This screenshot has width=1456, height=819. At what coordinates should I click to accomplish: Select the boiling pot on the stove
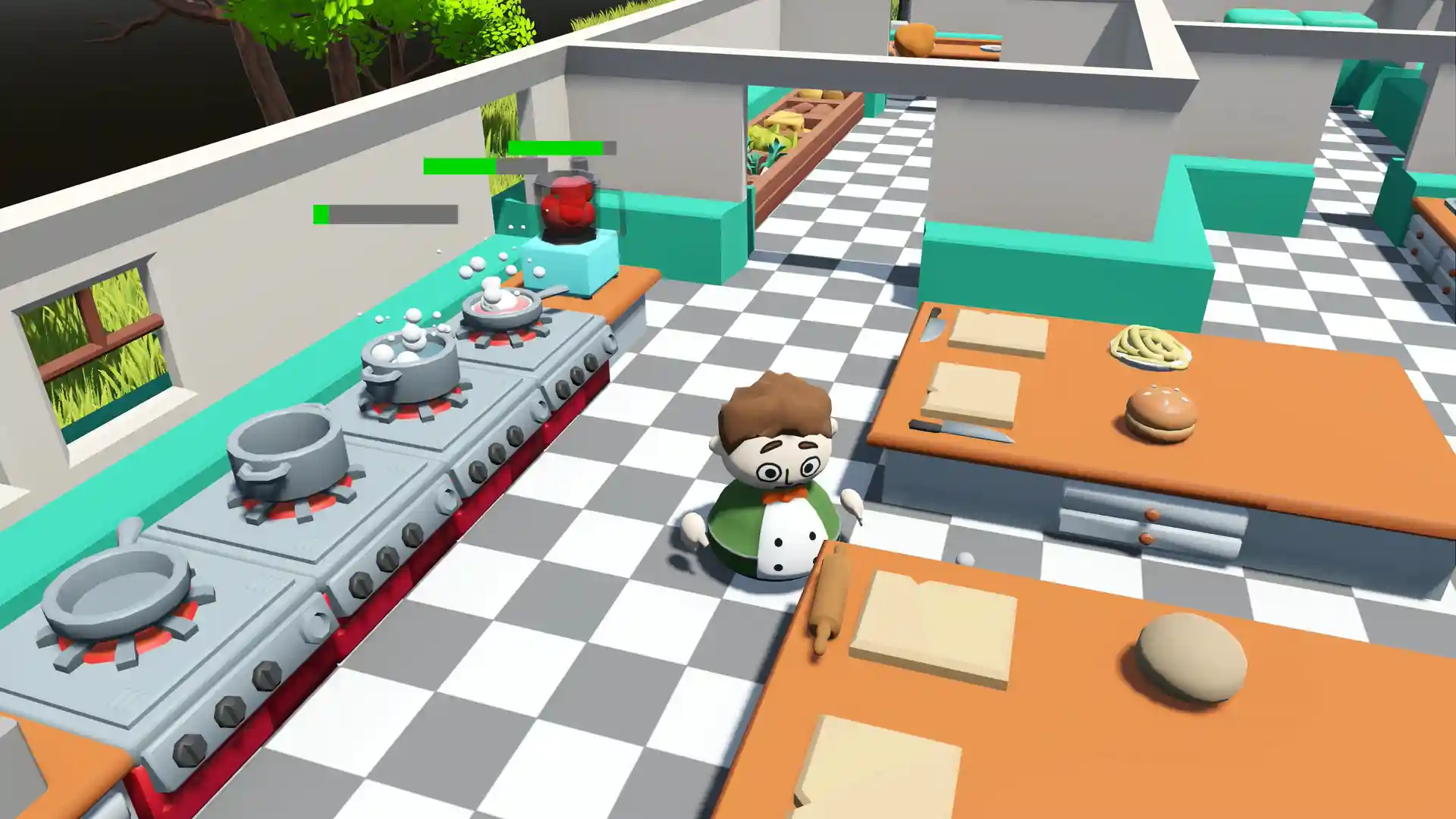(407, 364)
